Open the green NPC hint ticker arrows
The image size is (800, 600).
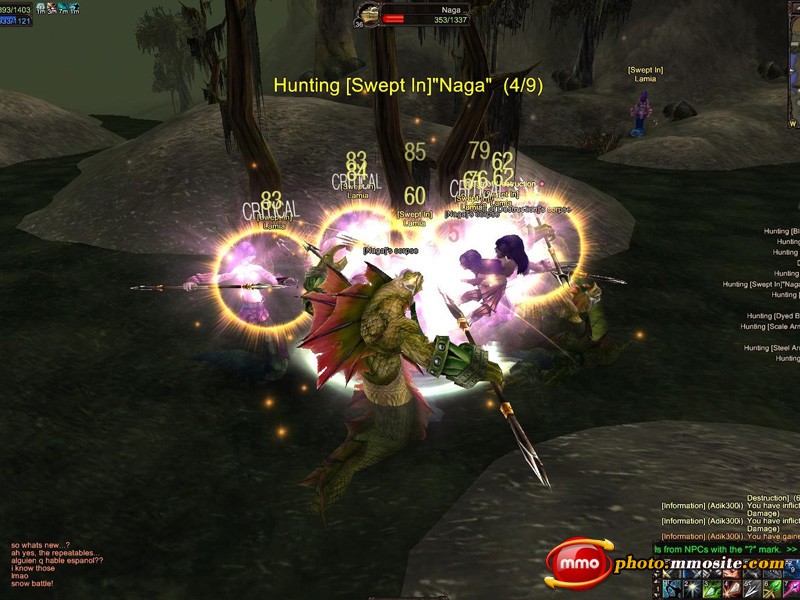pyautogui.click(x=792, y=549)
